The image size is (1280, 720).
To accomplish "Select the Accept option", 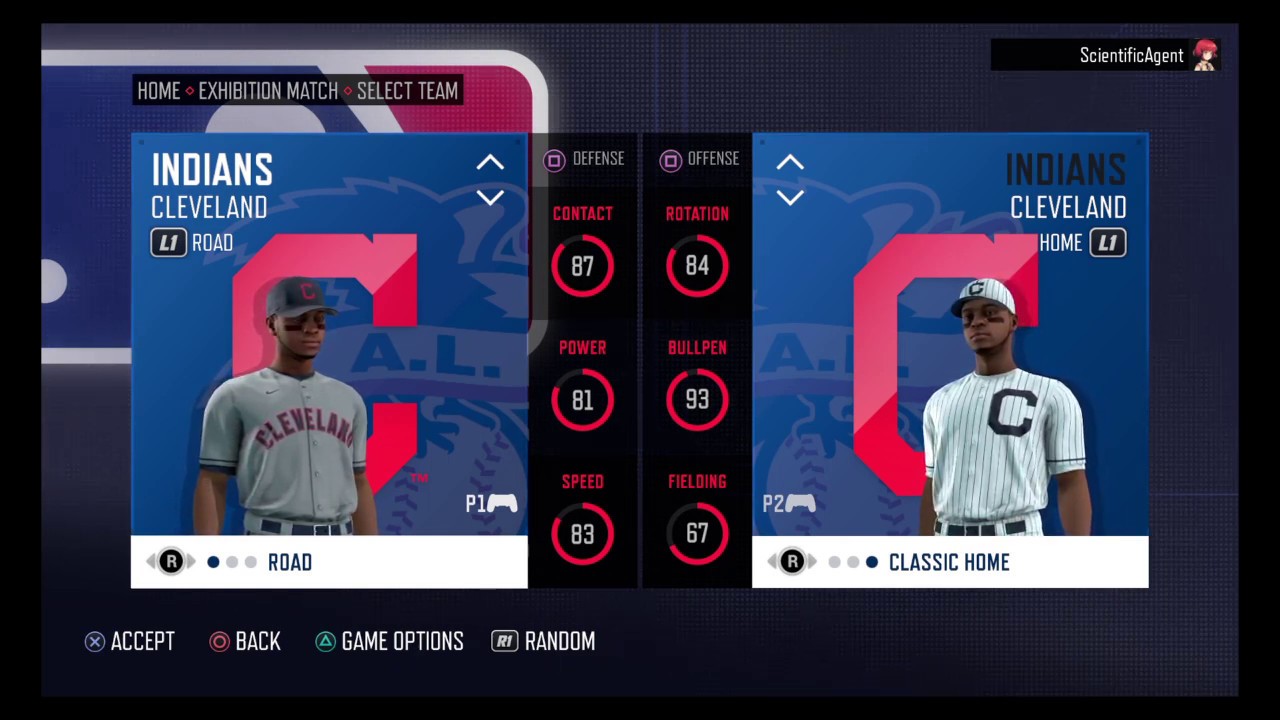I will click(x=130, y=642).
